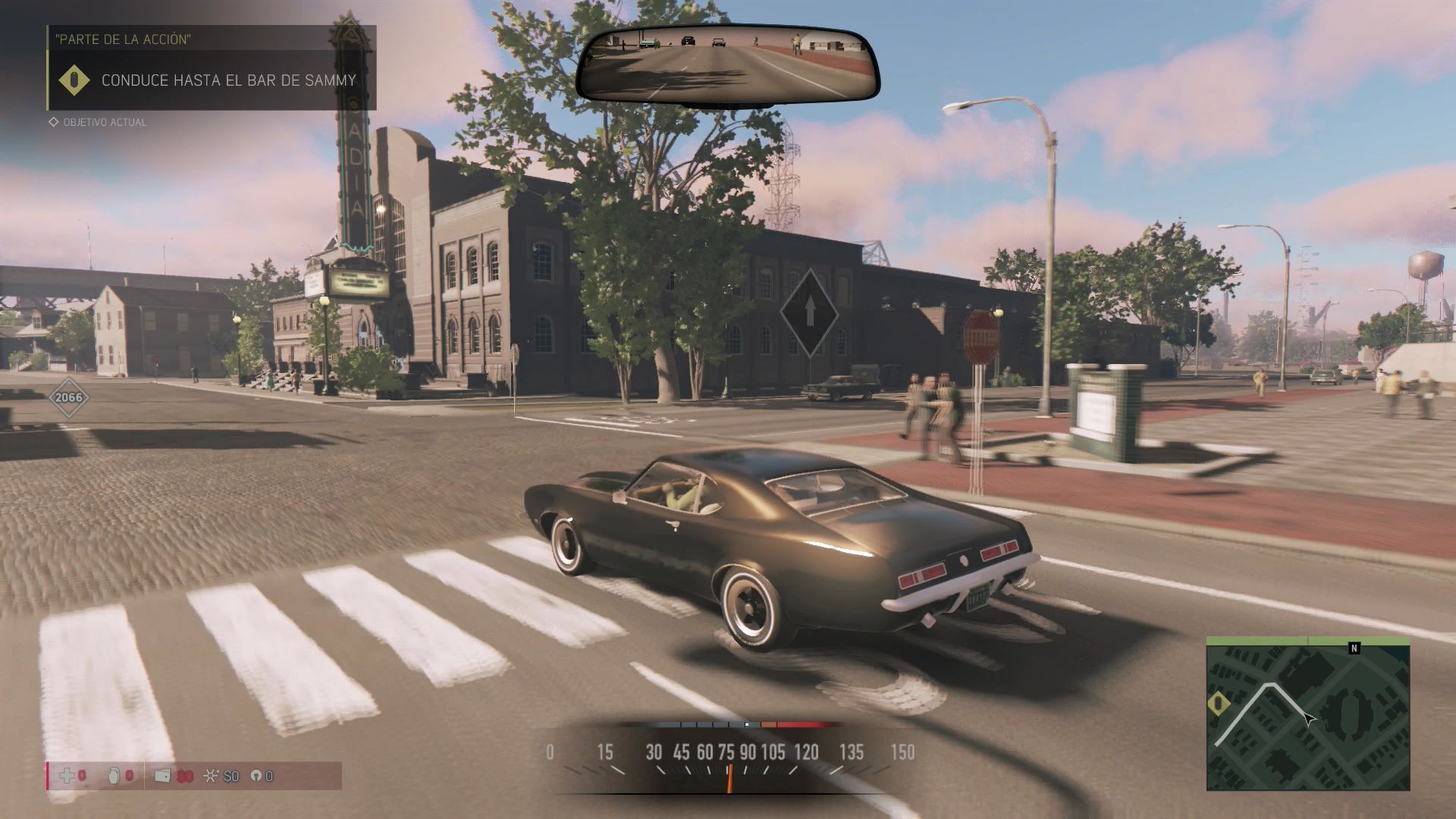This screenshot has width=1456, height=819.
Task: Select the 2066 distance waypoint marker
Action: click(68, 397)
